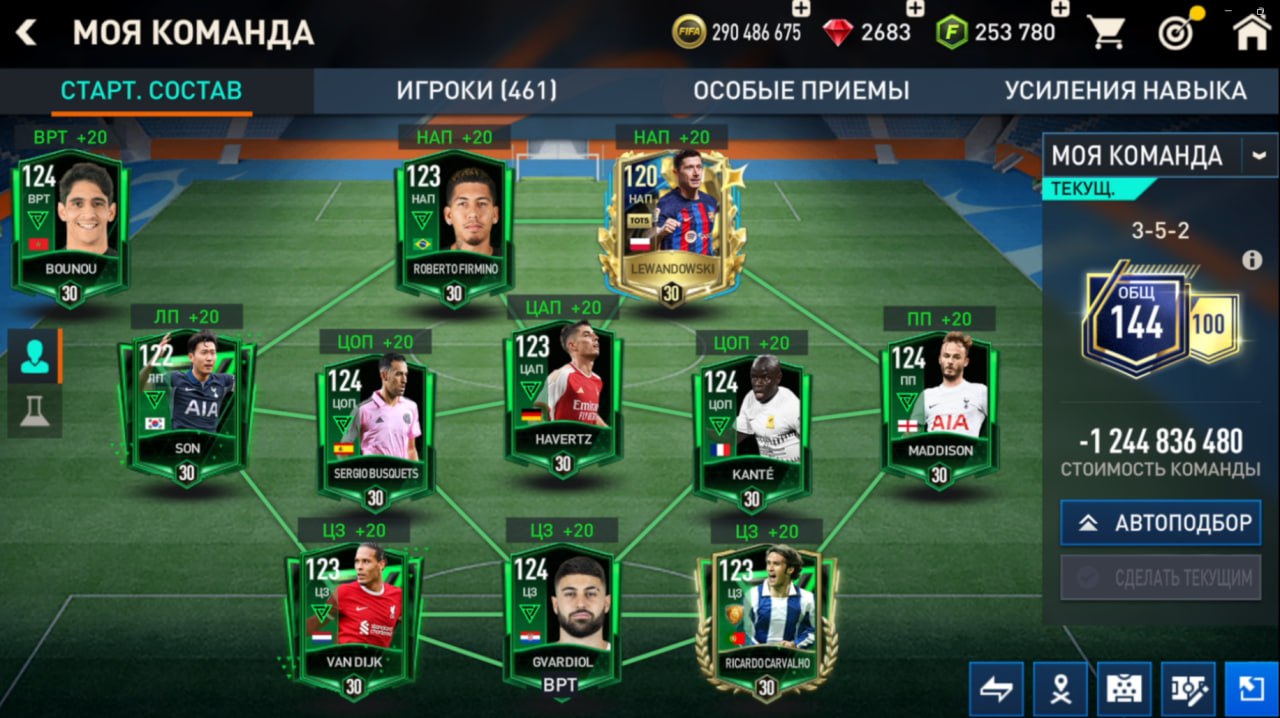The image size is (1280, 718).
Task: Open the ОСОБЫЕ ПРИЕМЫ tab
Action: [x=801, y=91]
